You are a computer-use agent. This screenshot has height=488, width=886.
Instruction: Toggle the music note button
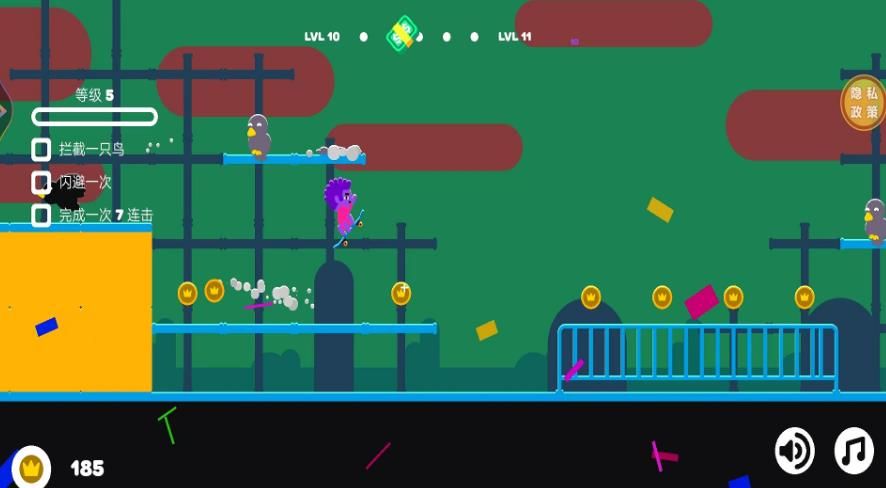pyautogui.click(x=854, y=451)
